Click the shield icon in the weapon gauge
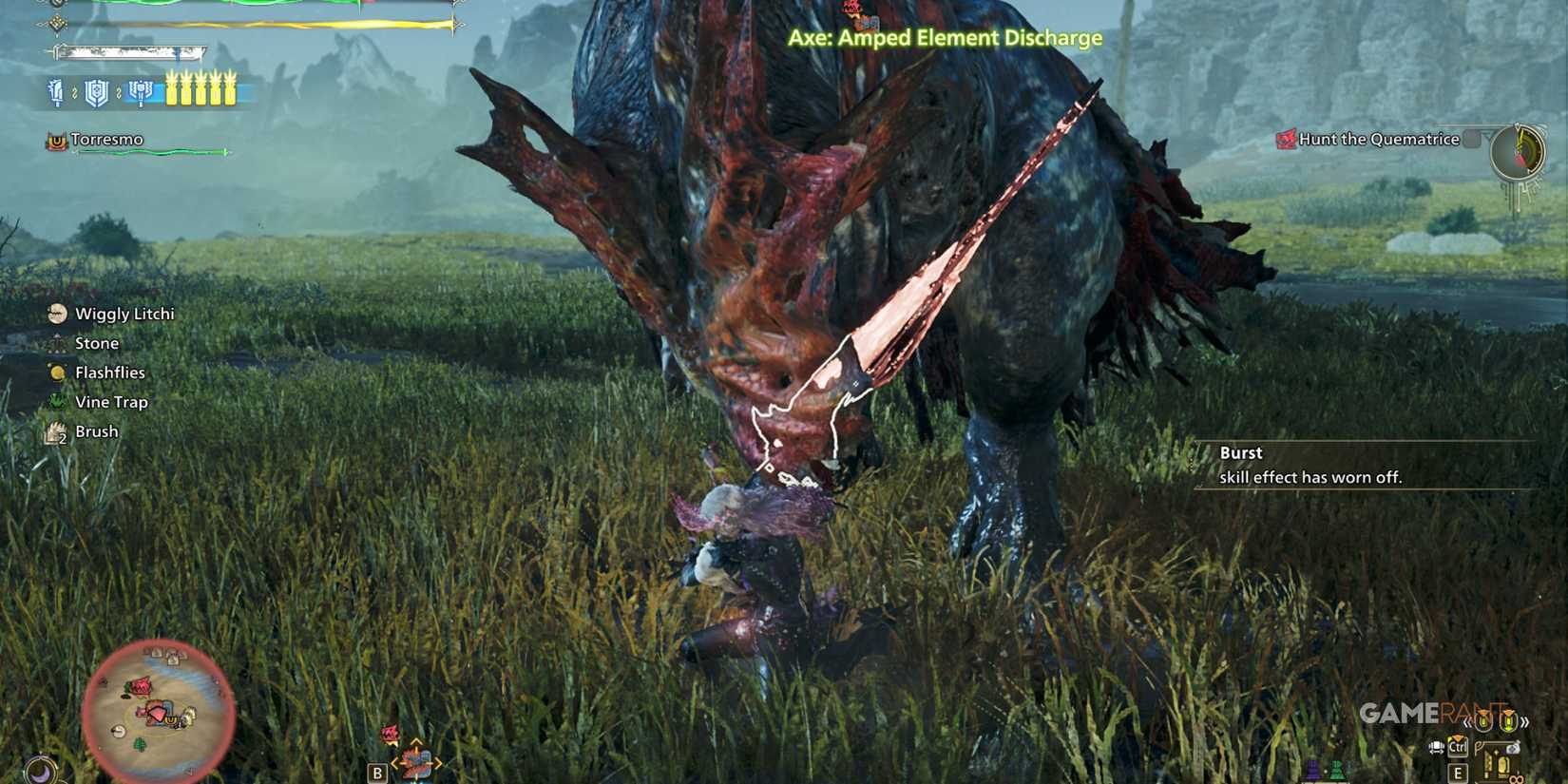Image resolution: width=1568 pixels, height=784 pixels. 96,92
